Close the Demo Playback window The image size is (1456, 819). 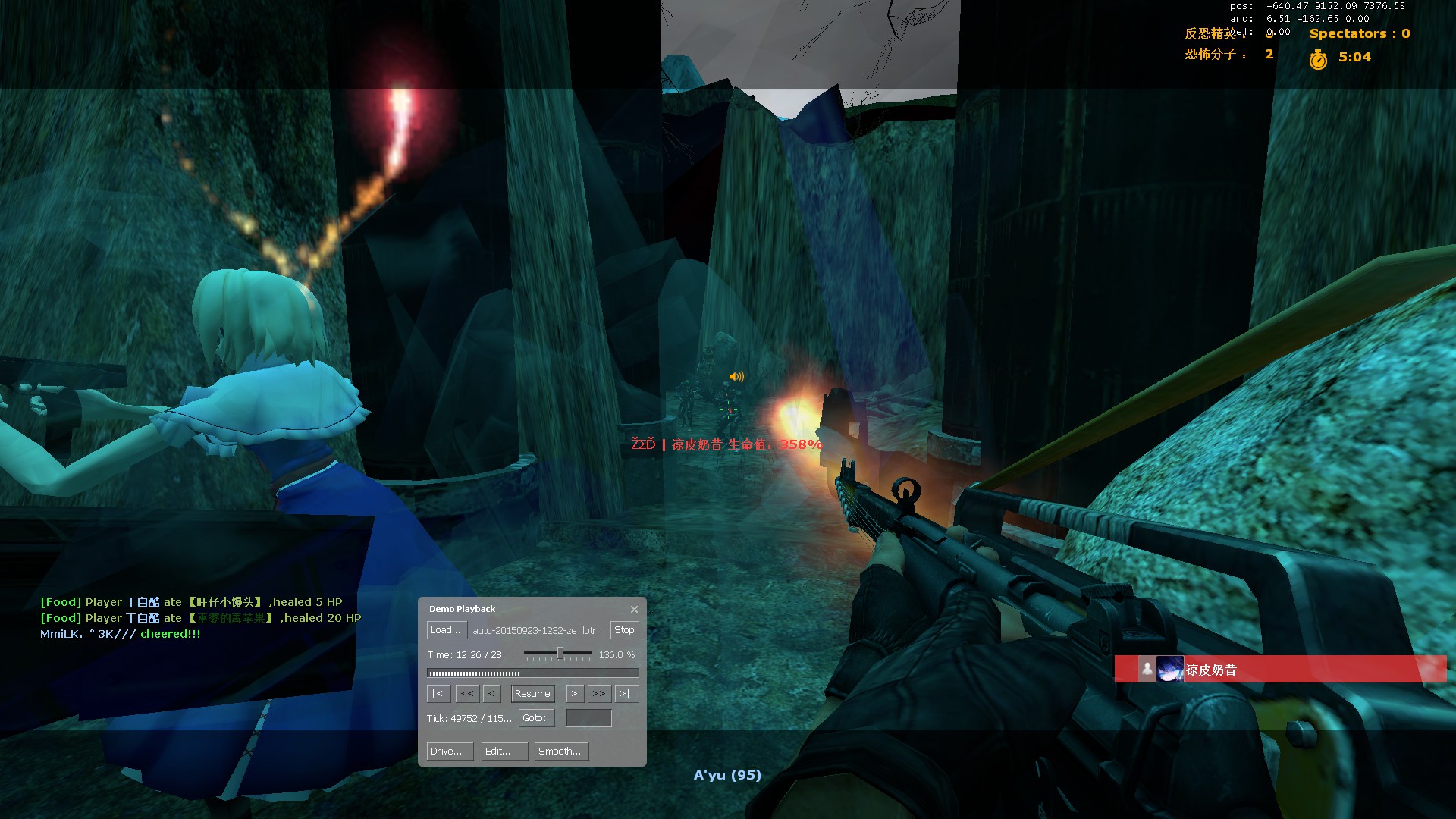click(x=634, y=609)
